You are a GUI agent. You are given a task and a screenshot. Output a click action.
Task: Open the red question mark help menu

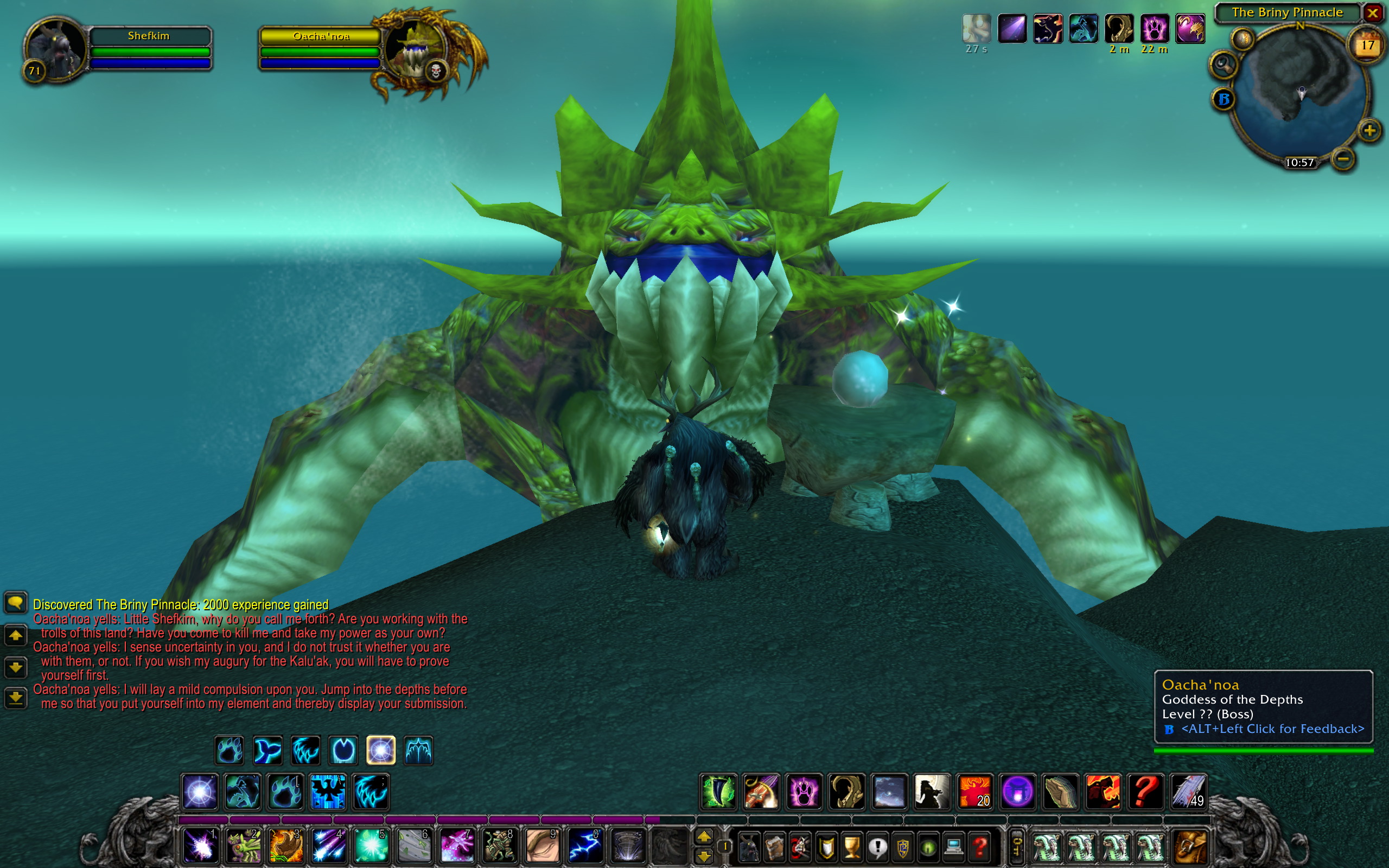click(x=980, y=847)
